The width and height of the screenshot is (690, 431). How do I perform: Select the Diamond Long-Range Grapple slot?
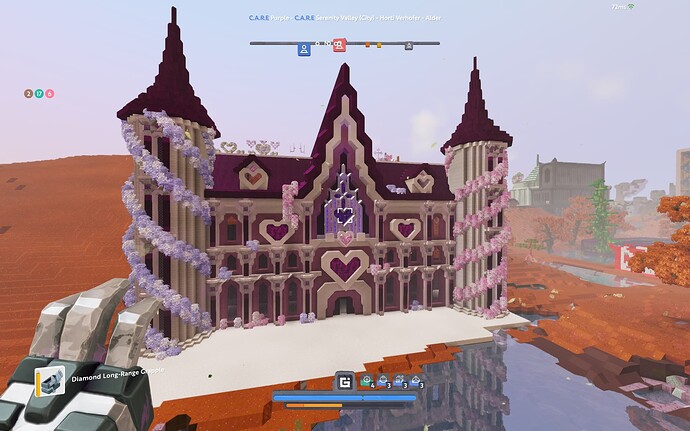tap(48, 380)
